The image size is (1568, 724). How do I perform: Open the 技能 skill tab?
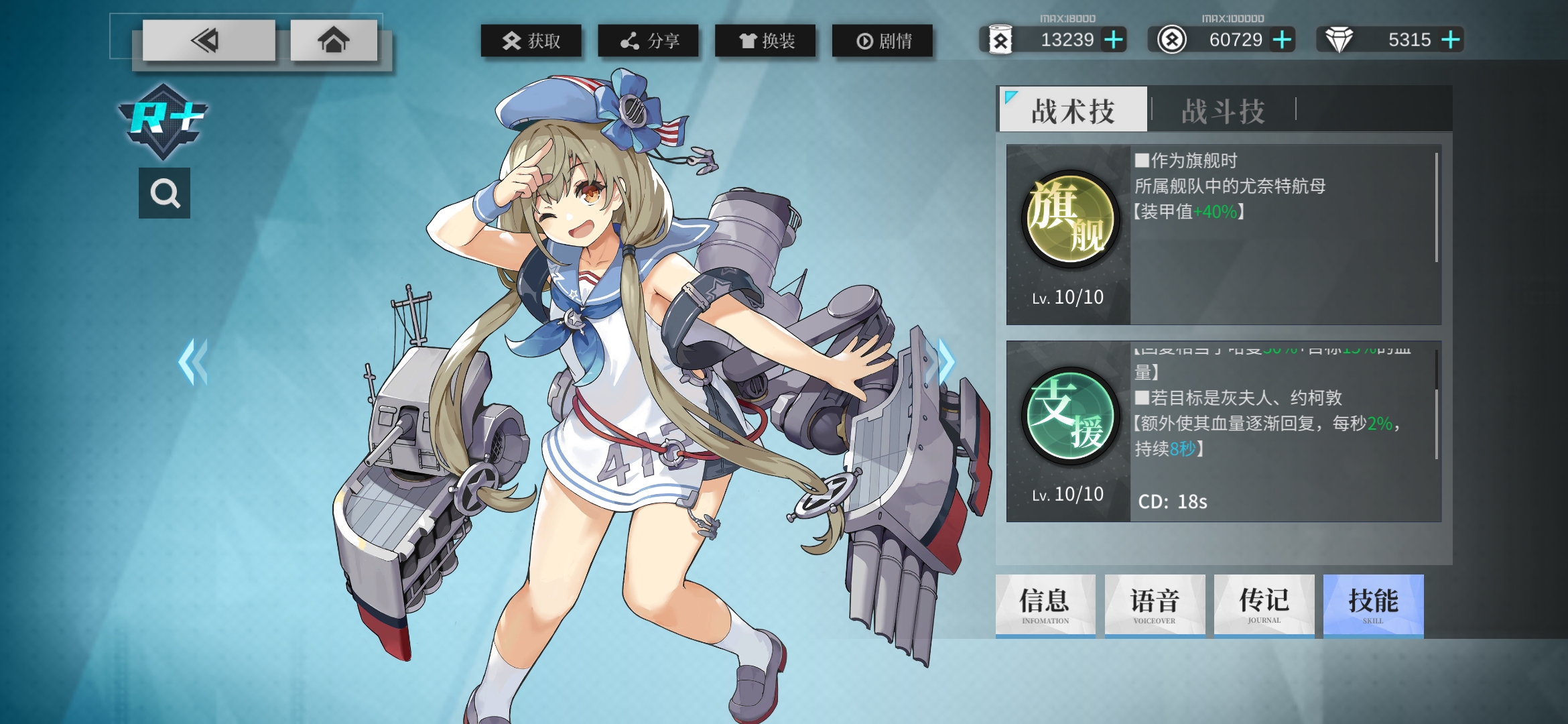coord(1373,605)
